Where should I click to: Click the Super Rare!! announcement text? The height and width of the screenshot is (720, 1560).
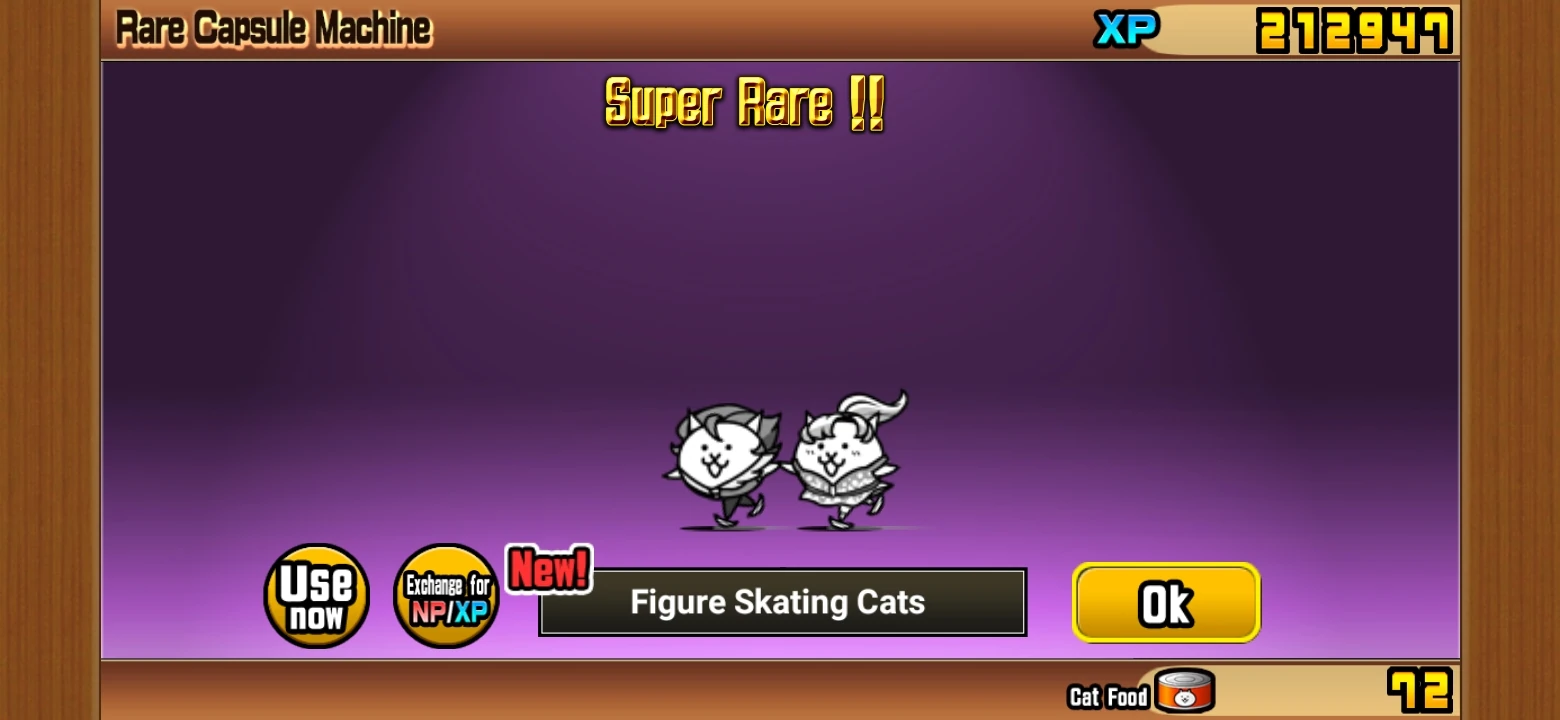tap(744, 103)
